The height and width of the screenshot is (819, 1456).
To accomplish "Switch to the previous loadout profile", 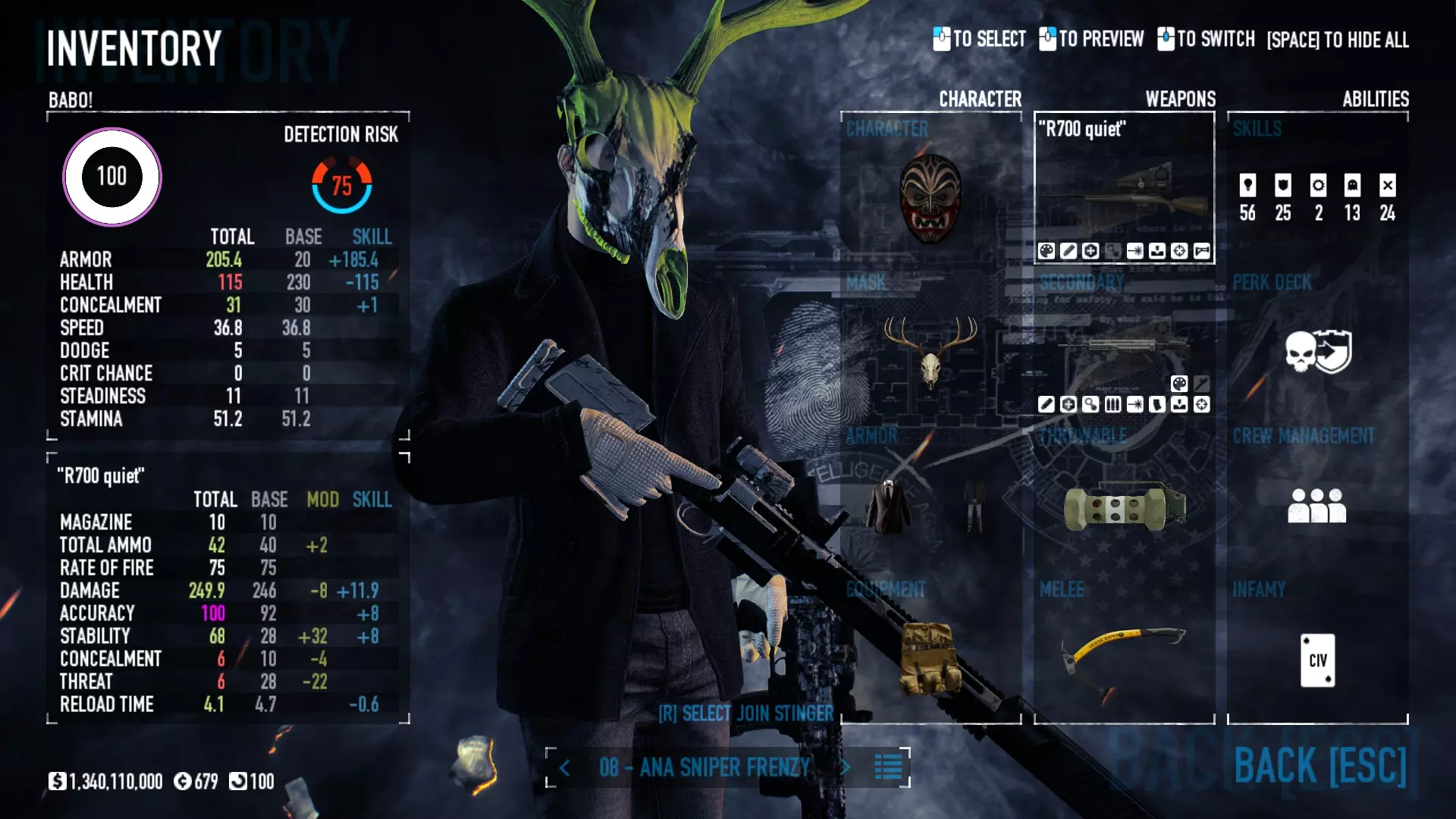I will pyautogui.click(x=565, y=768).
